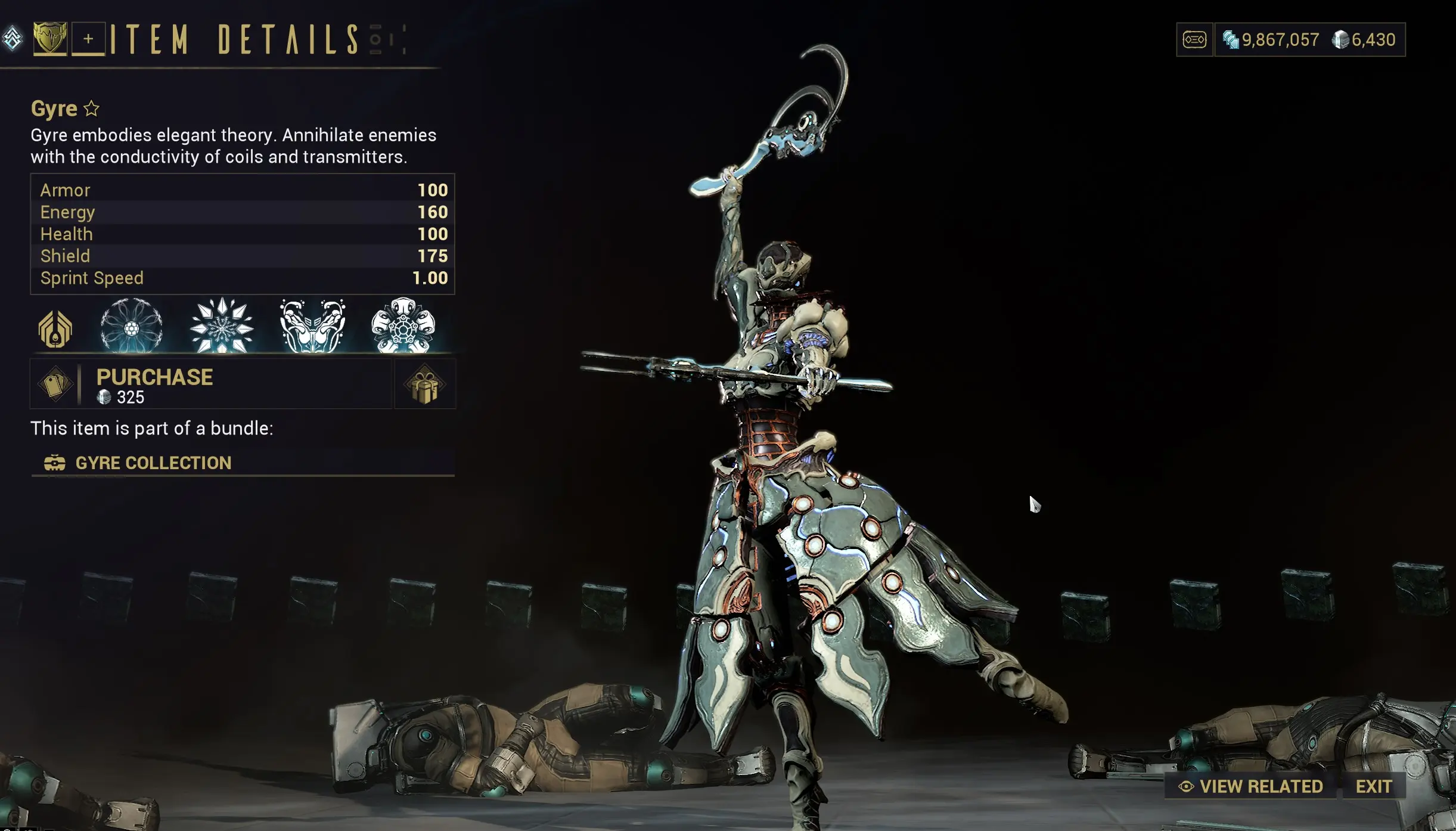
Task: Toggle the favorite star next to Gyre's name
Action: click(92, 108)
